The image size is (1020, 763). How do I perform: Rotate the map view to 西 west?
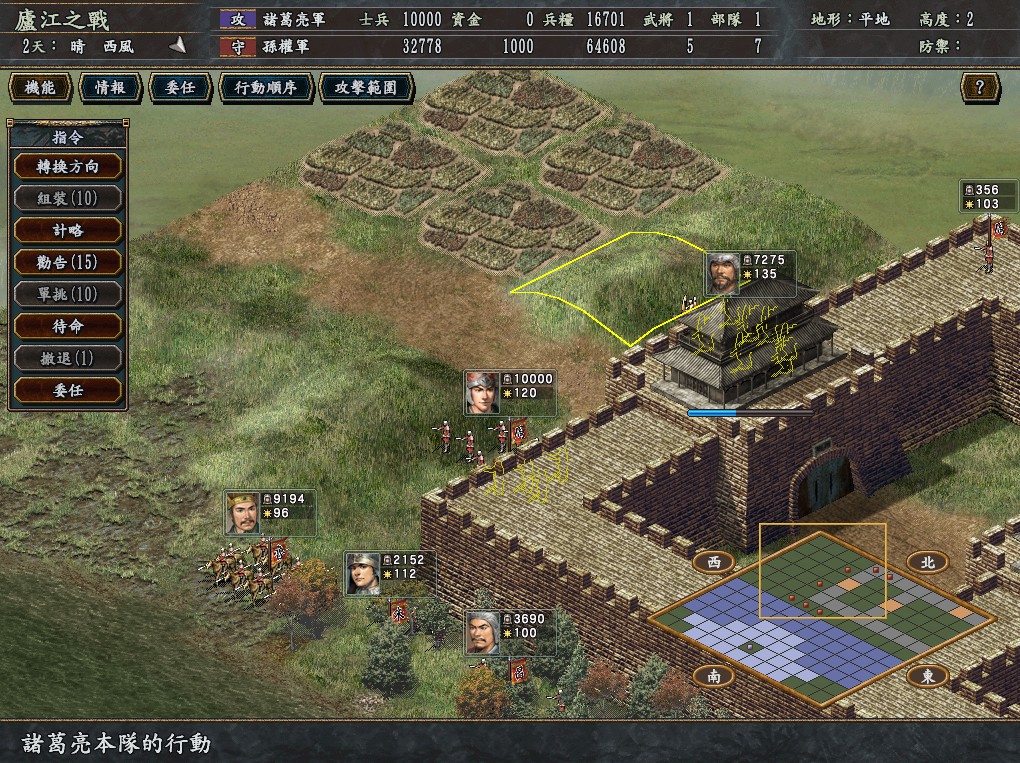(x=714, y=562)
